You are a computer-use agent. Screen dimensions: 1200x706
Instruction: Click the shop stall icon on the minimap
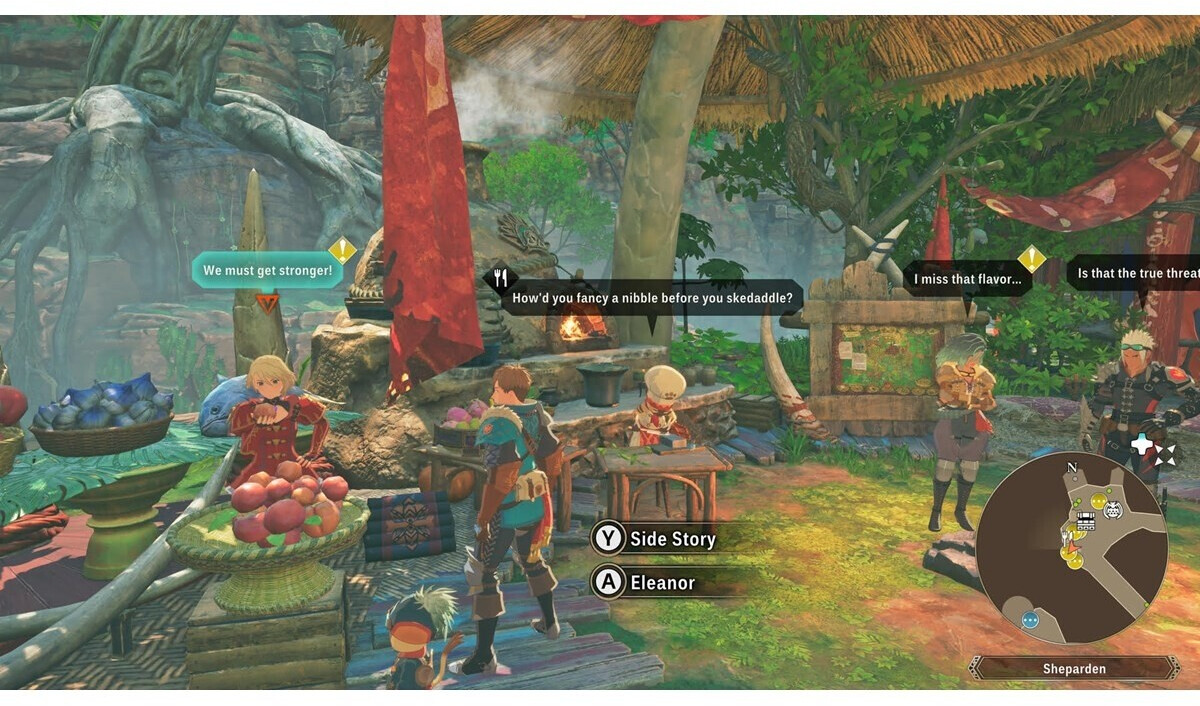(1085, 520)
